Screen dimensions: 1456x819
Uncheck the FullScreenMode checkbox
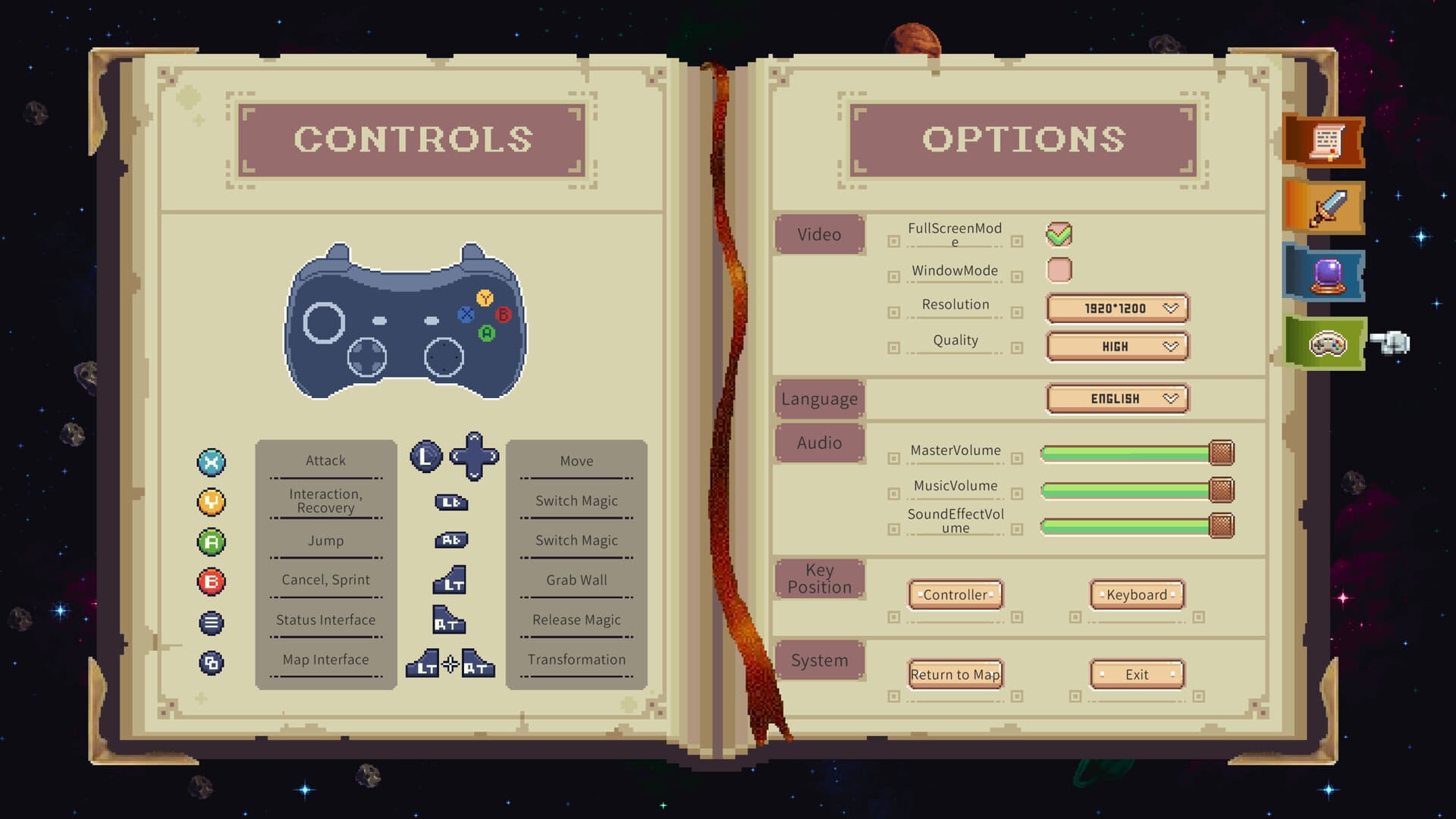[x=1059, y=234]
